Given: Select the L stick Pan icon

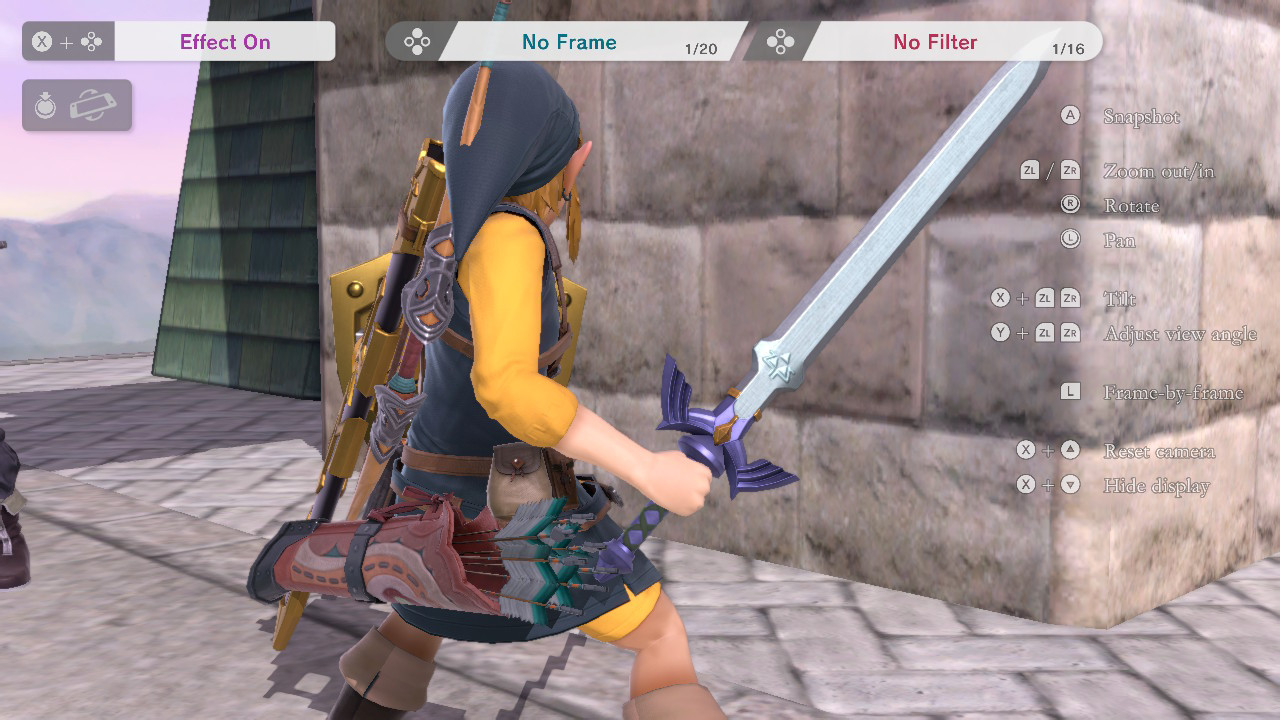Looking at the screenshot, I should pyautogui.click(x=1070, y=240).
